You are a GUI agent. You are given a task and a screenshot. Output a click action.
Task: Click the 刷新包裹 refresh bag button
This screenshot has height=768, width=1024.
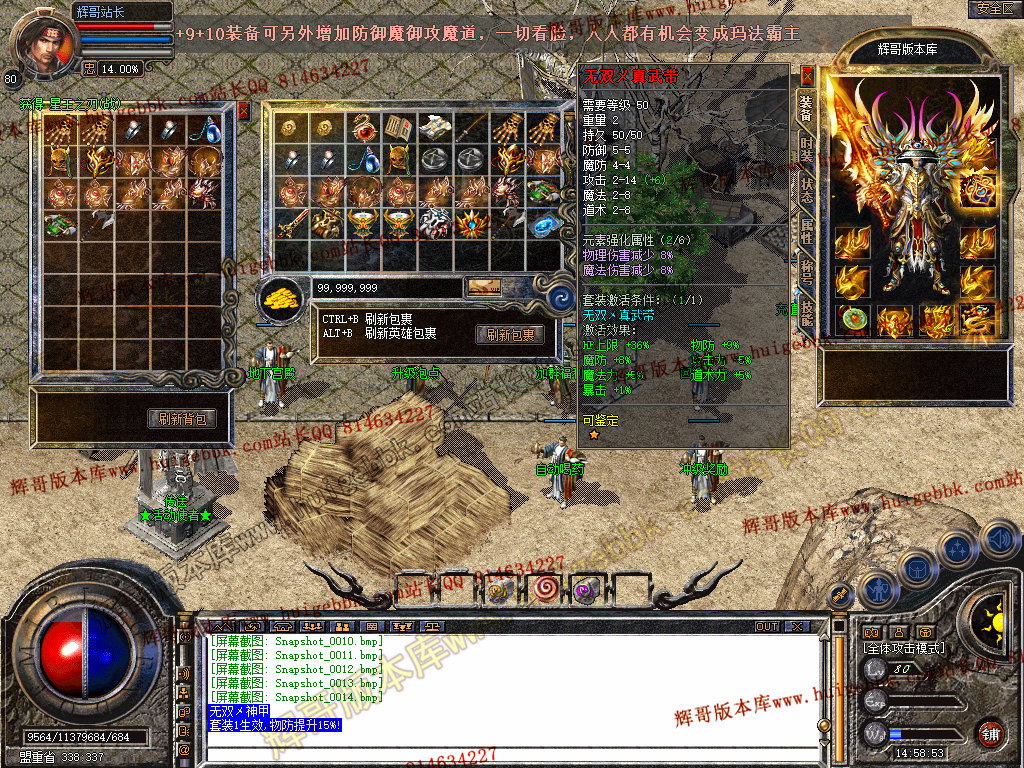pyautogui.click(x=510, y=335)
